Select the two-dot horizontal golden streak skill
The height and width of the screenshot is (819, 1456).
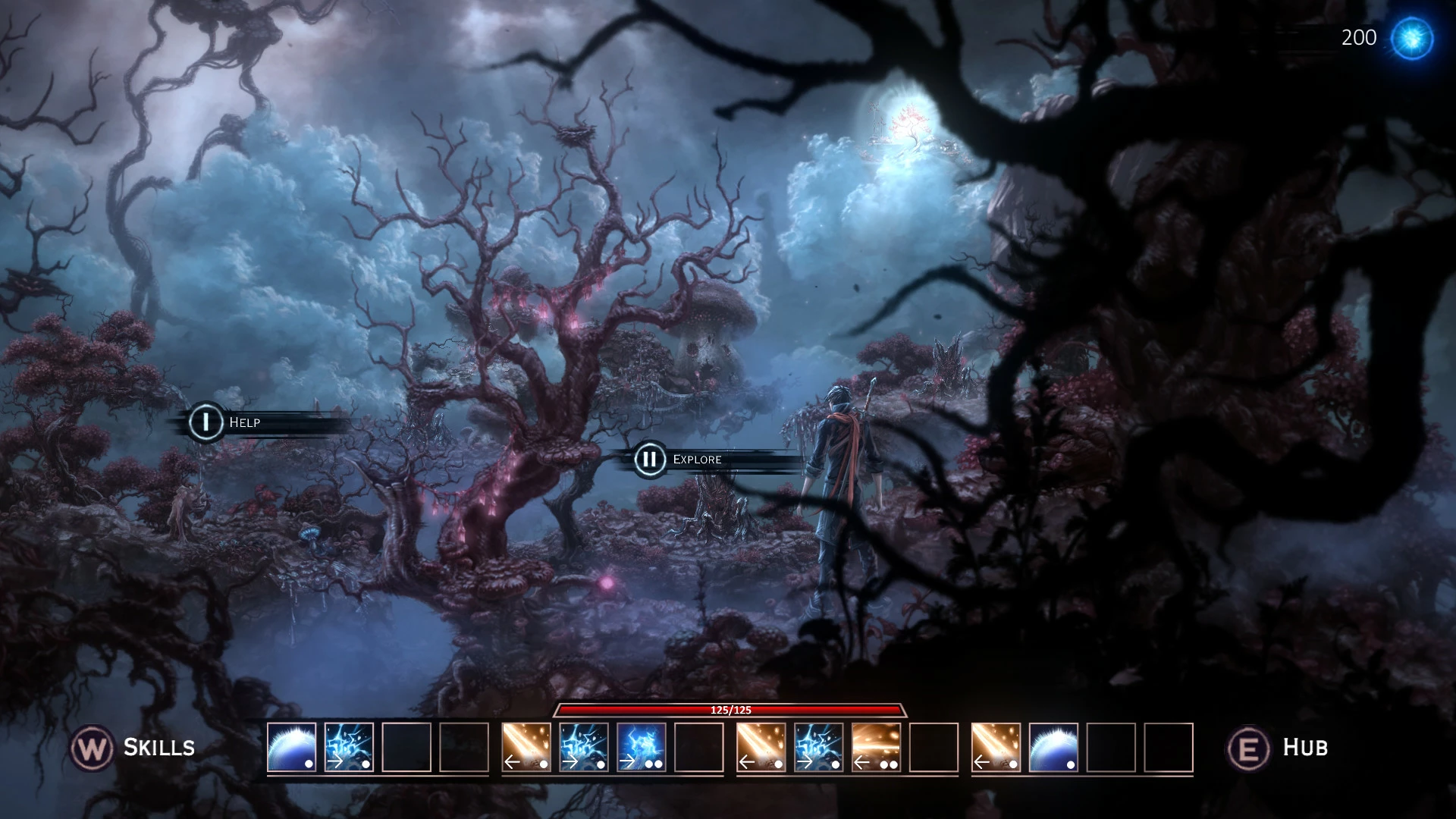(x=877, y=747)
